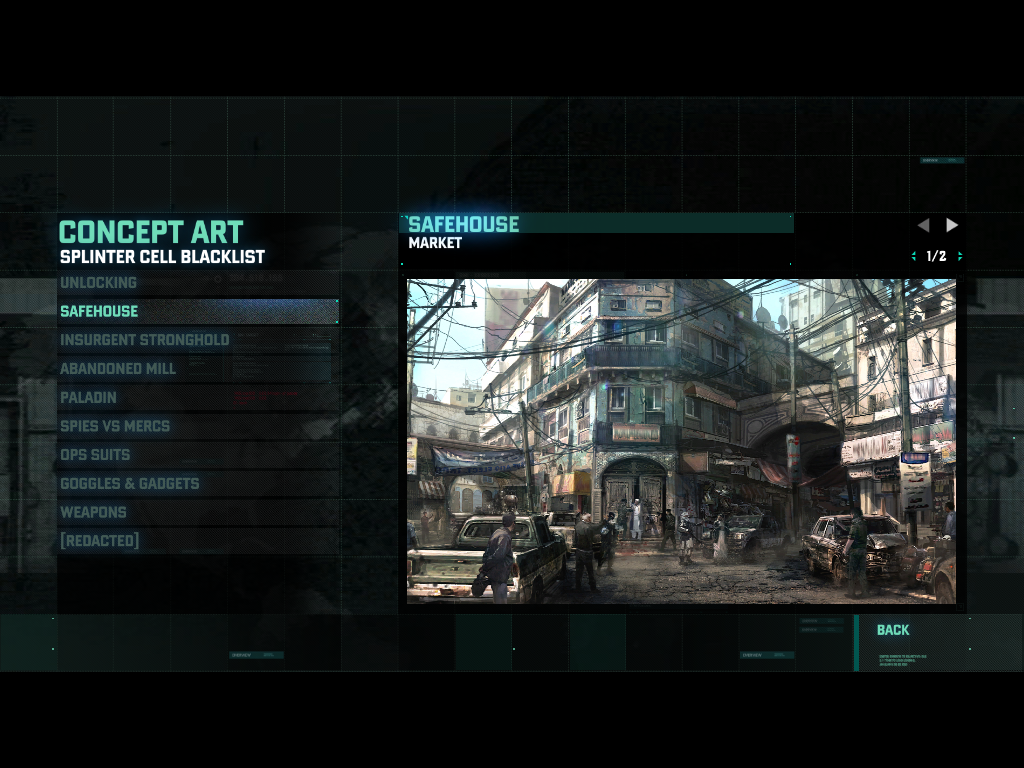
Task: Select the Paladin concept art category
Action: pyautogui.click(x=88, y=397)
